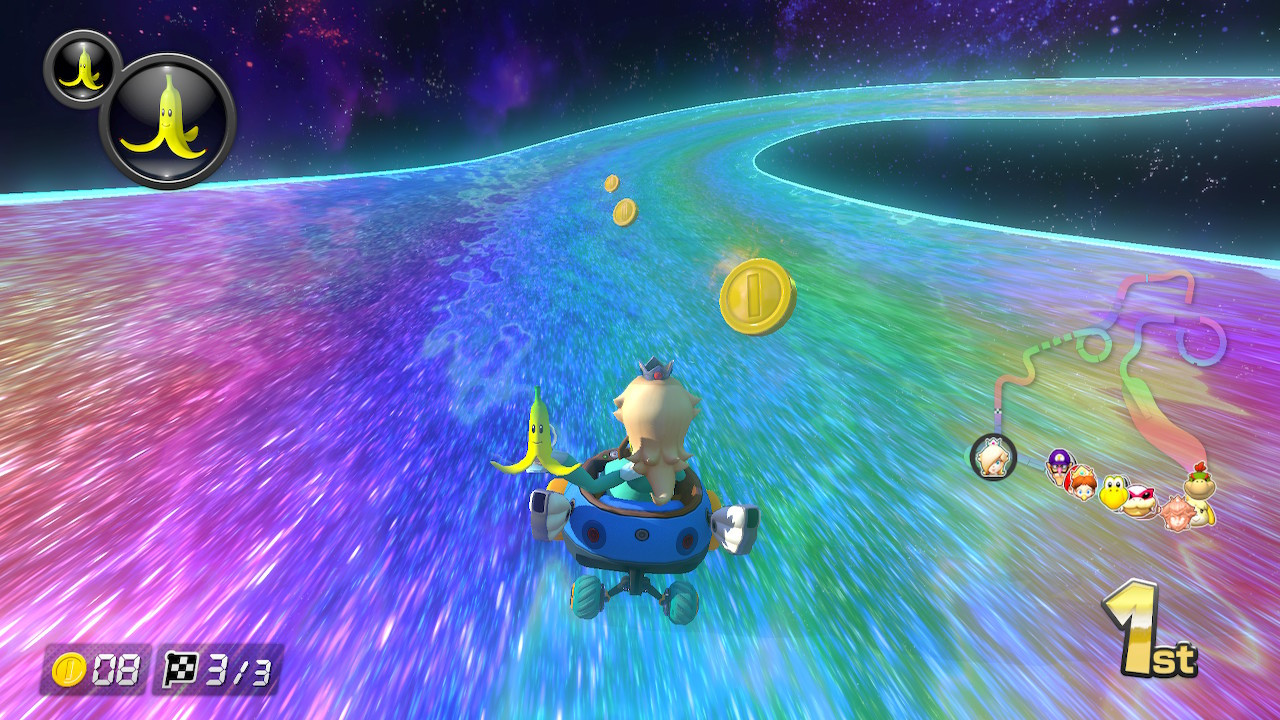Image resolution: width=1280 pixels, height=720 pixels.
Task: Select Bowser Jr. on the minimap
Action: [1199, 488]
